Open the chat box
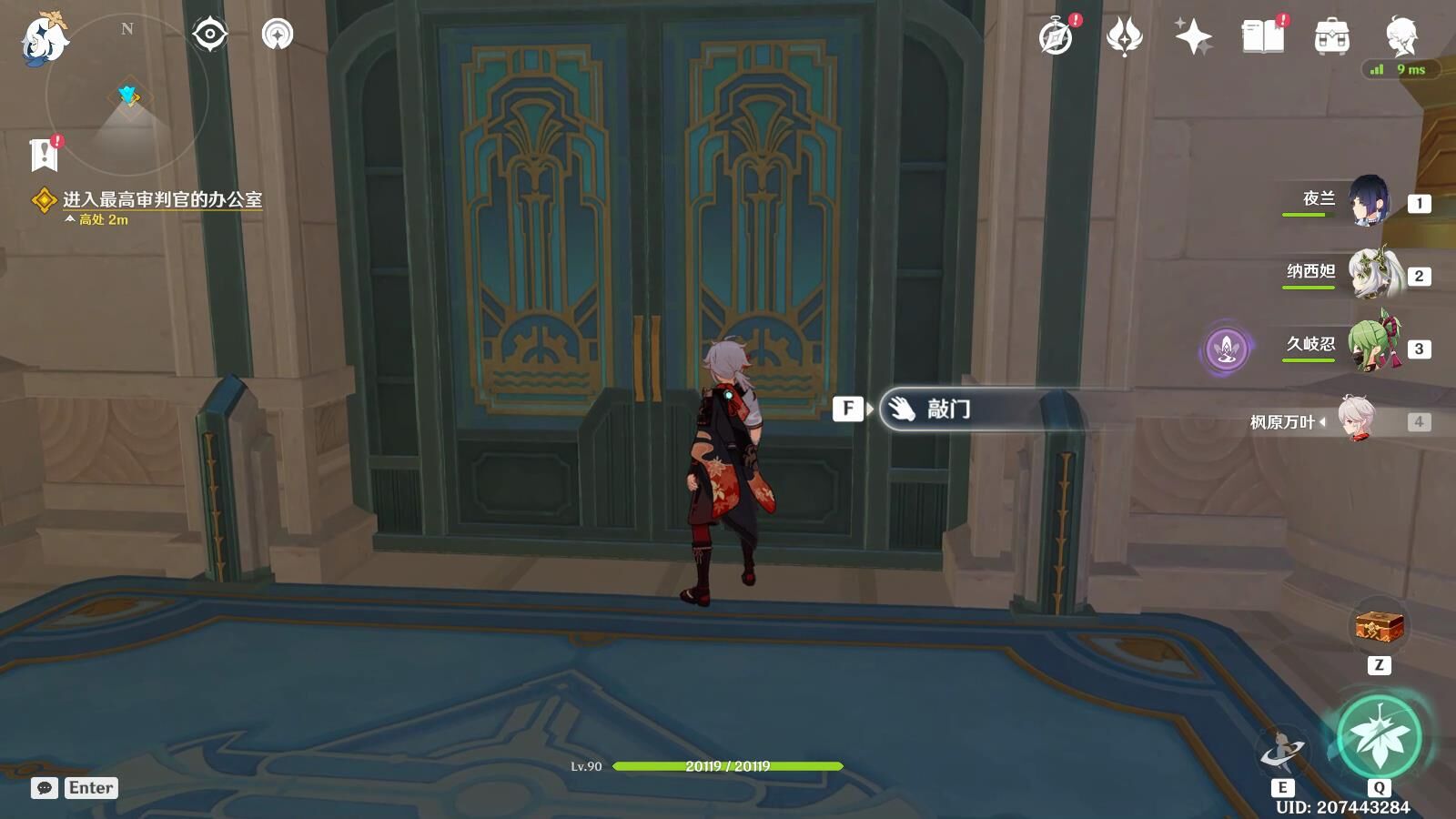The height and width of the screenshot is (819, 1456). [x=75, y=788]
